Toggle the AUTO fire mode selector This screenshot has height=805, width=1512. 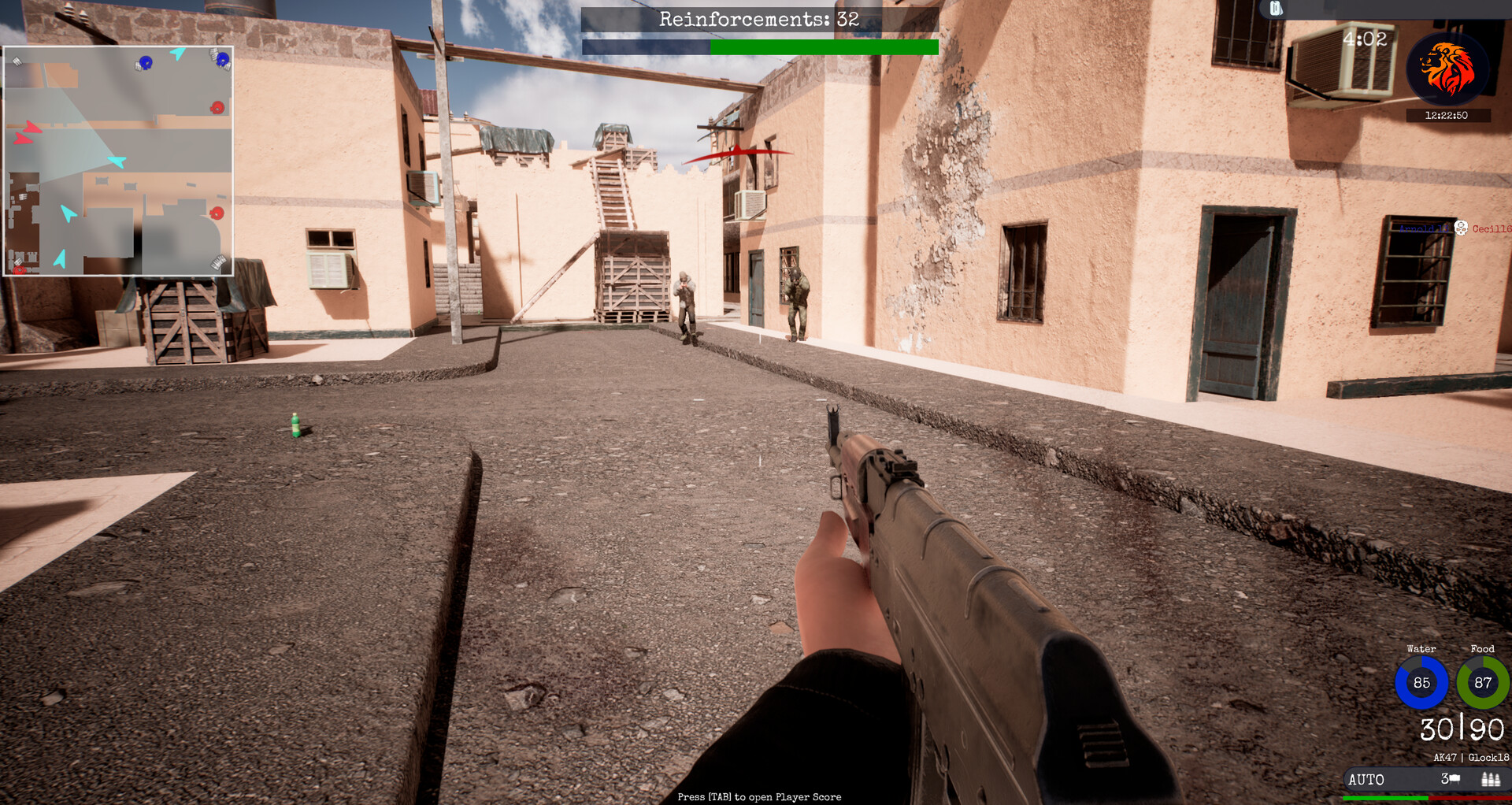[x=1365, y=780]
